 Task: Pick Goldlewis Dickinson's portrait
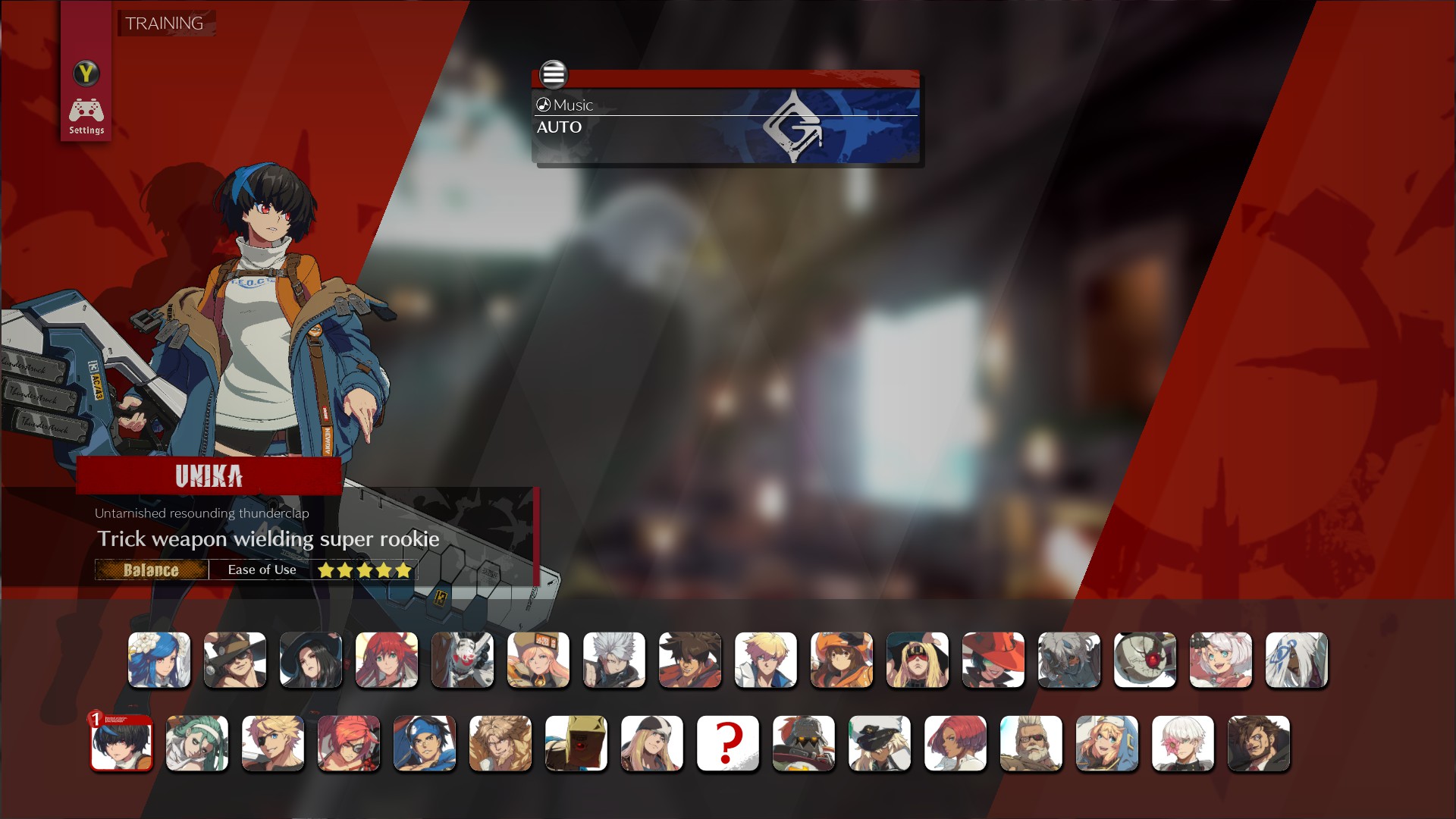click(x=1031, y=744)
